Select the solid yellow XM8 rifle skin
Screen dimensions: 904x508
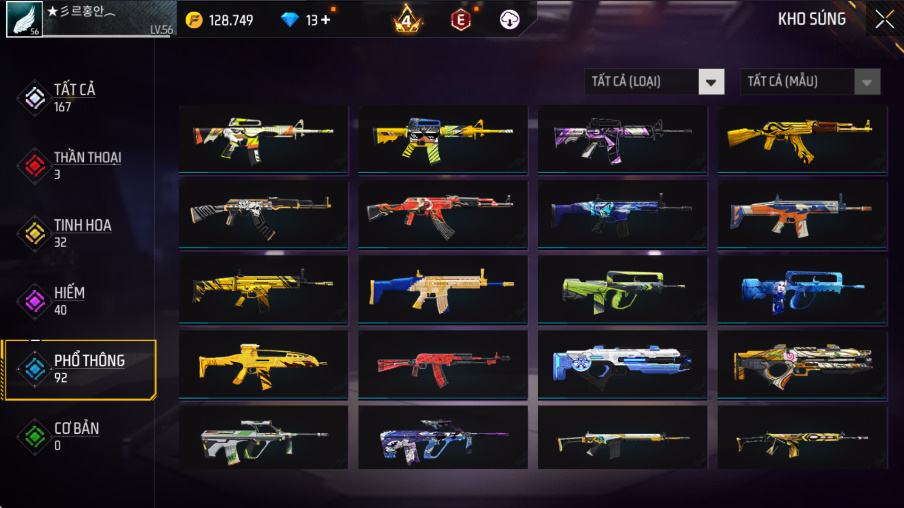click(x=263, y=363)
